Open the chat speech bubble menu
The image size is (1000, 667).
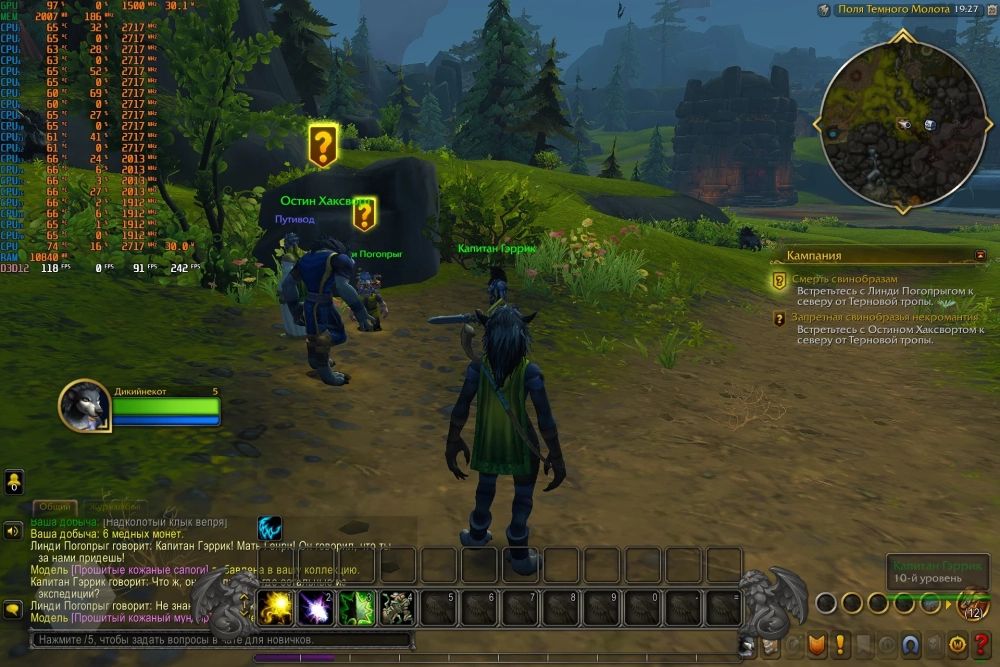pos(13,608)
